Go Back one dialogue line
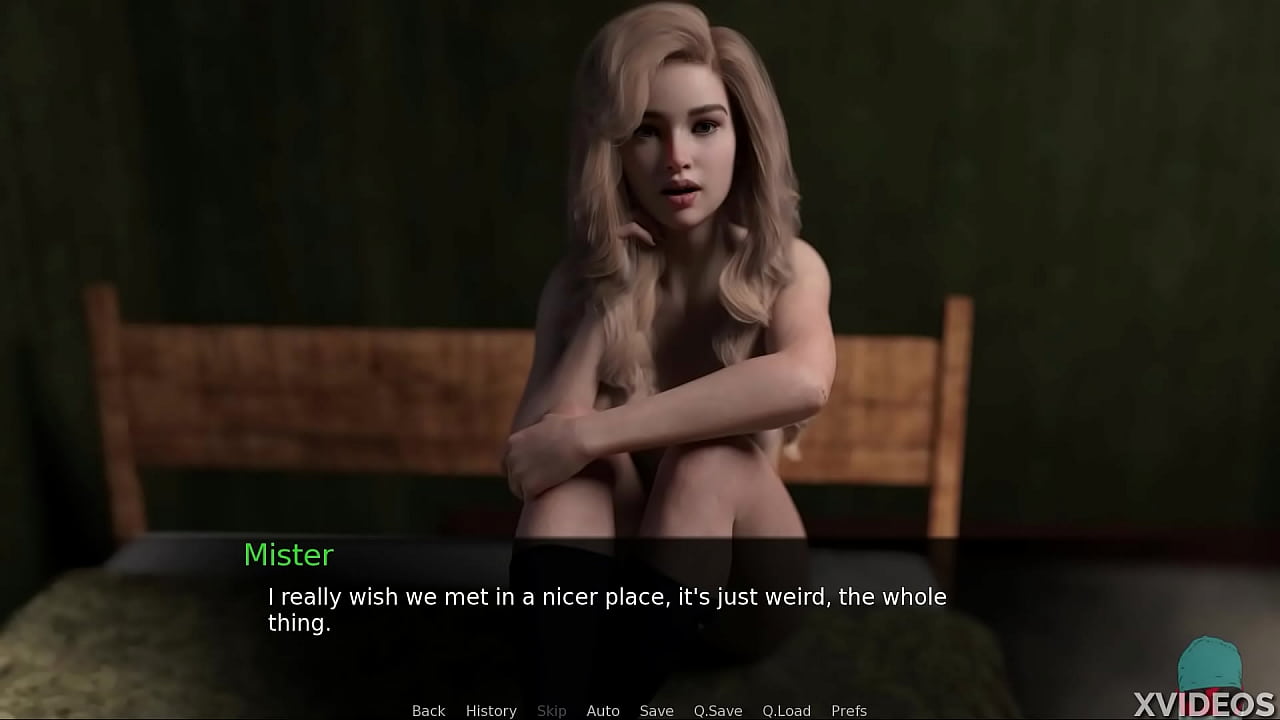This screenshot has height=720, width=1280. click(428, 711)
